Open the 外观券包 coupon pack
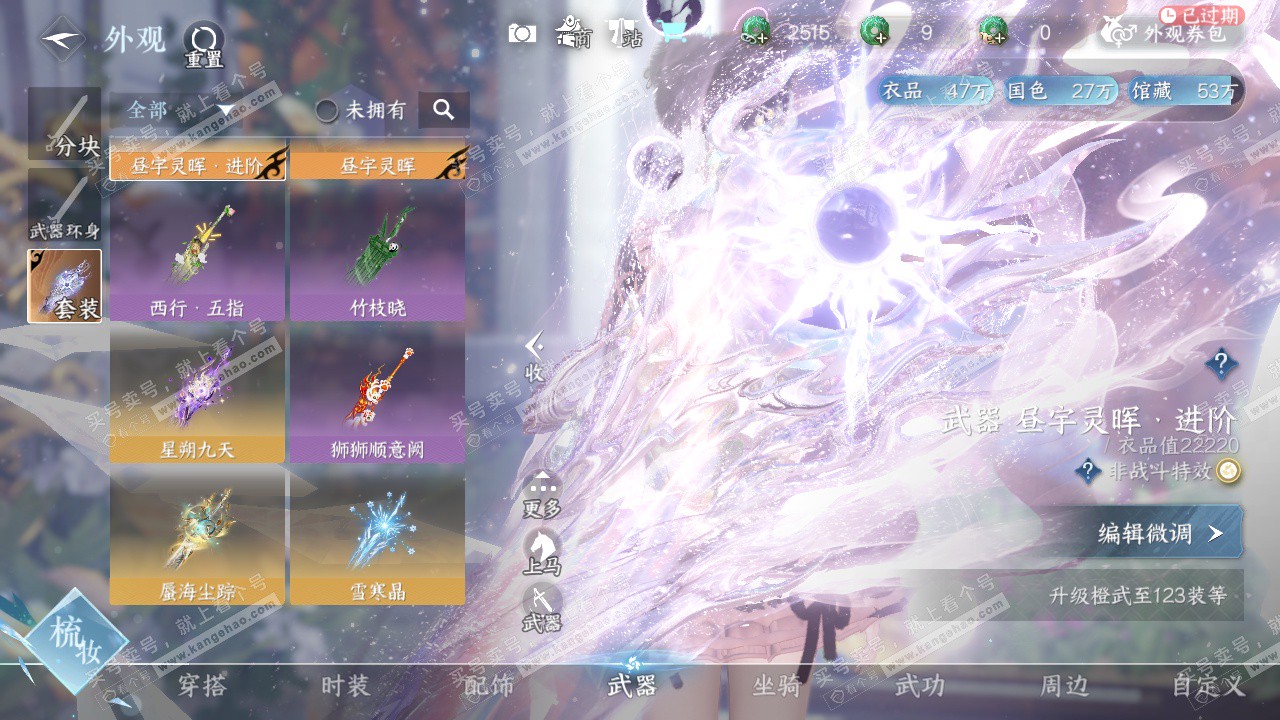The width and height of the screenshot is (1280, 720). [x=1170, y=33]
